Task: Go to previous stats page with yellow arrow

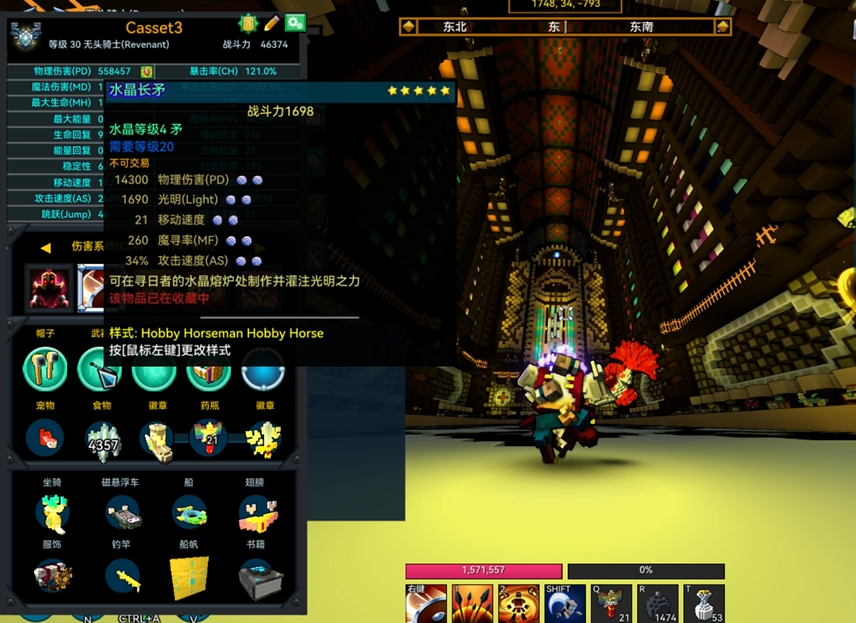Action: (x=45, y=247)
